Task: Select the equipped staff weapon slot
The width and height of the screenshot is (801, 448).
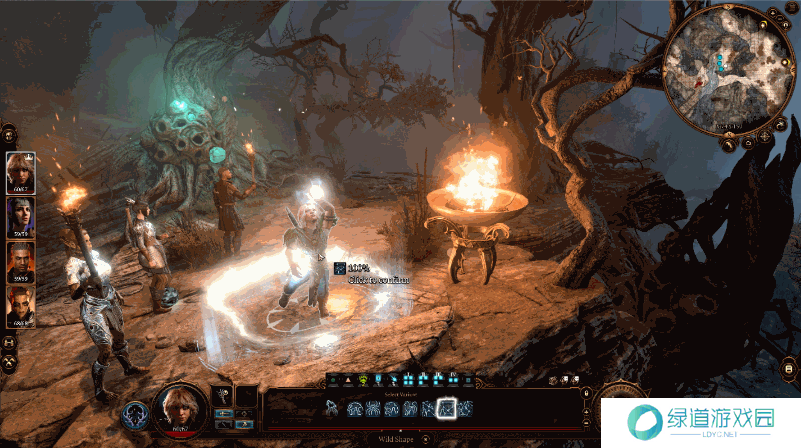Action: (224, 397)
